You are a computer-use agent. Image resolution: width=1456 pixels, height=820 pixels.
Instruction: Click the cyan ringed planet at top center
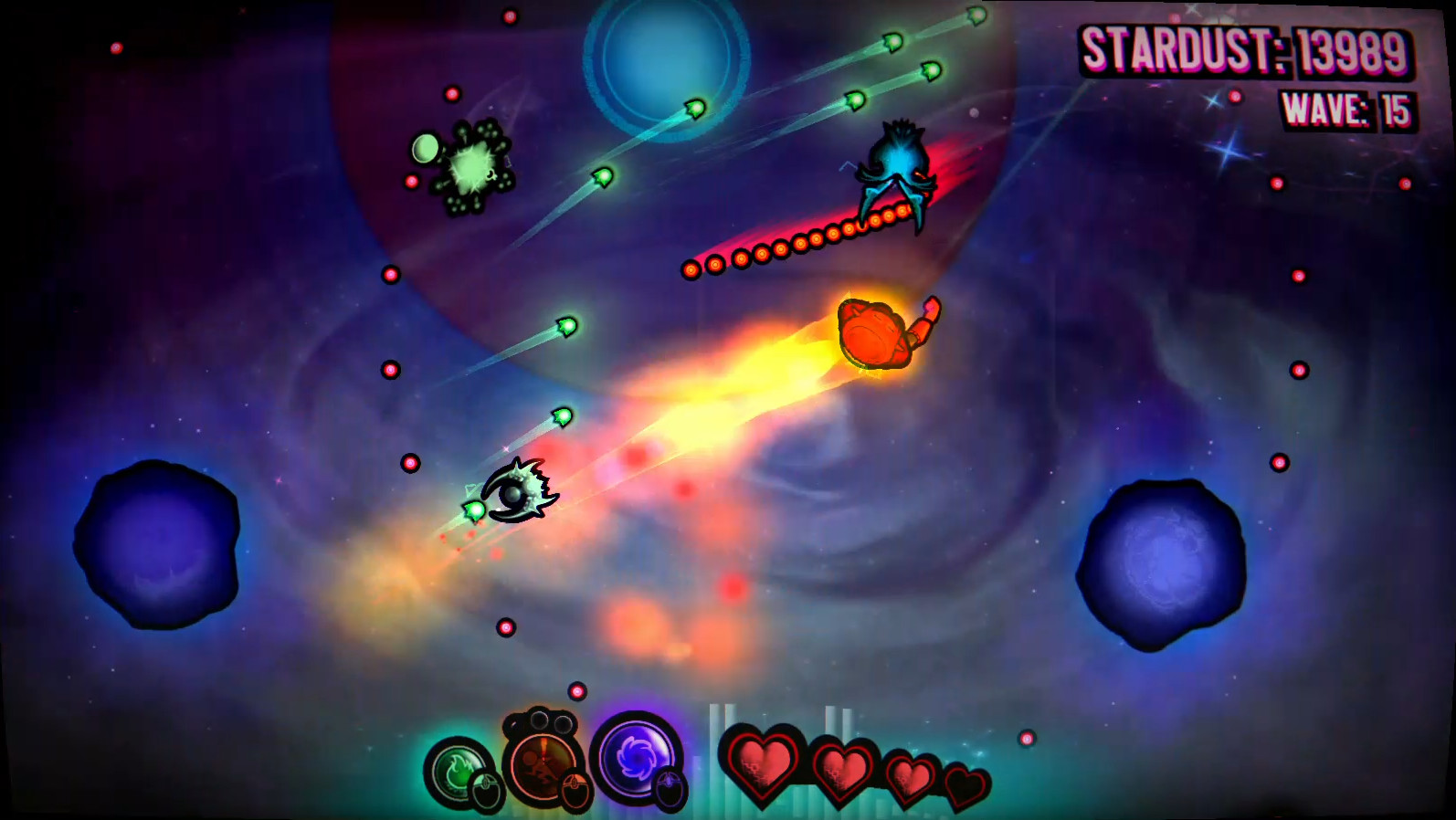coord(662,59)
